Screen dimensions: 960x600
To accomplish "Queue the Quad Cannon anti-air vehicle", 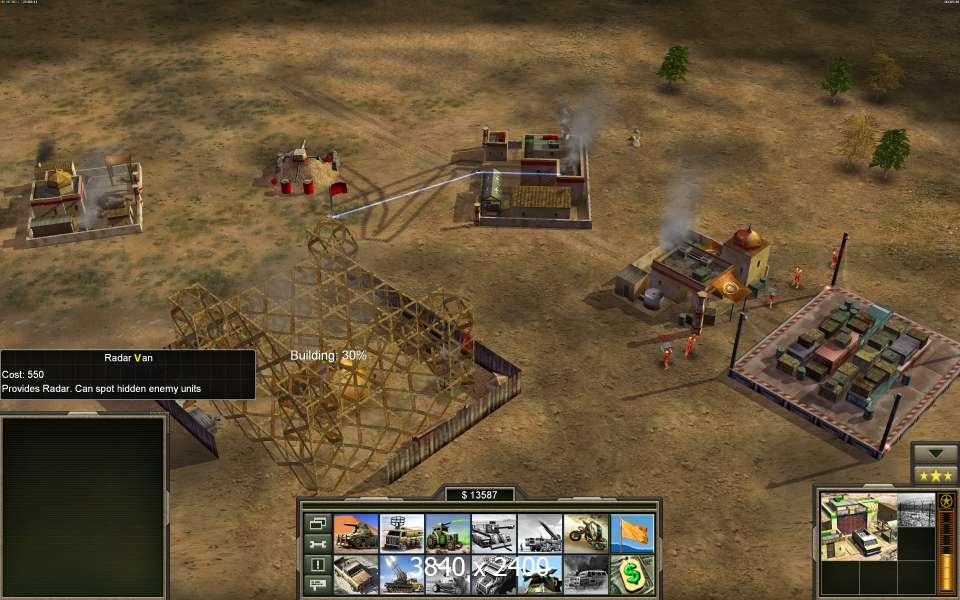I will click(402, 574).
